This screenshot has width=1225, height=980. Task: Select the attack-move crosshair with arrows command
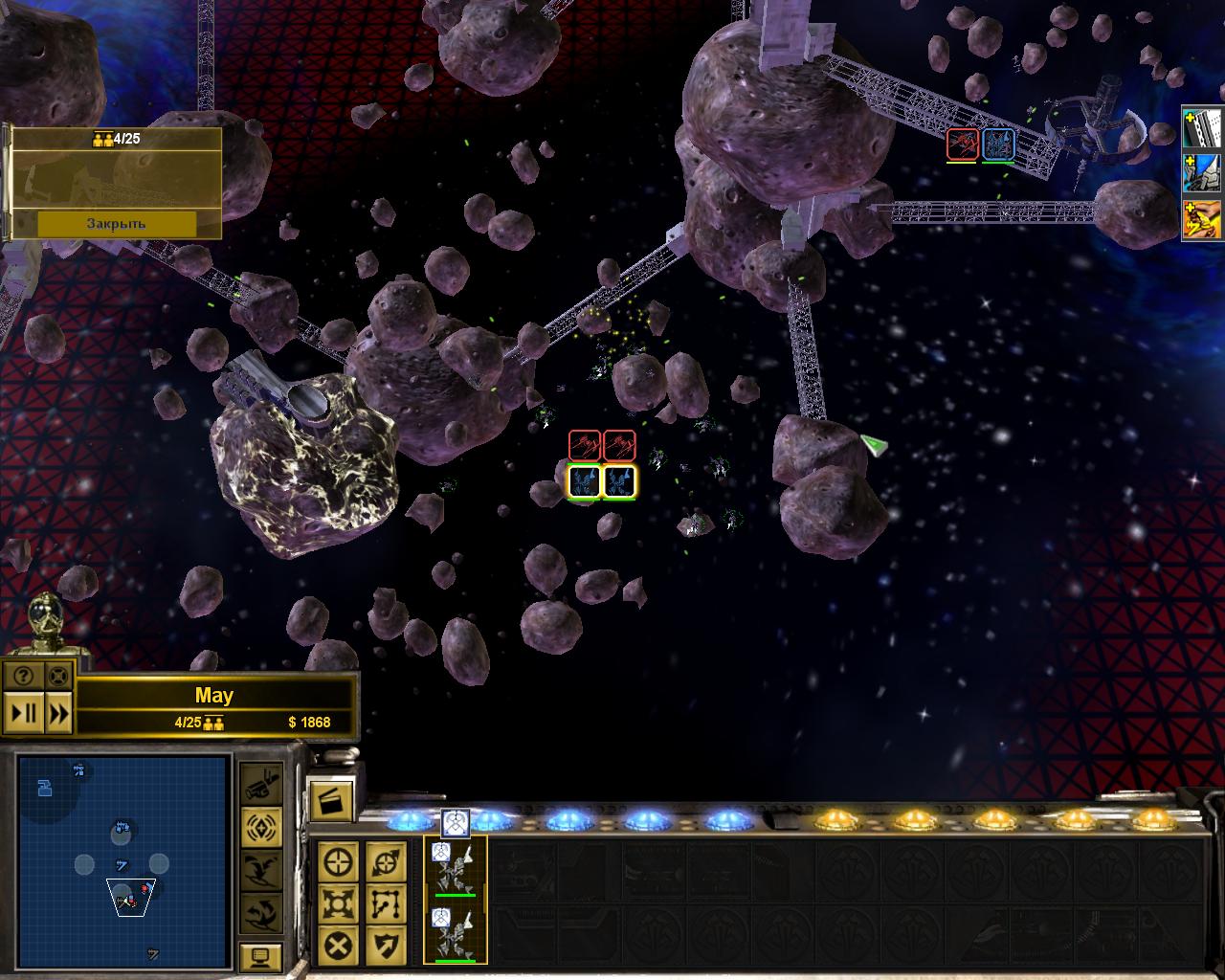coord(385,861)
